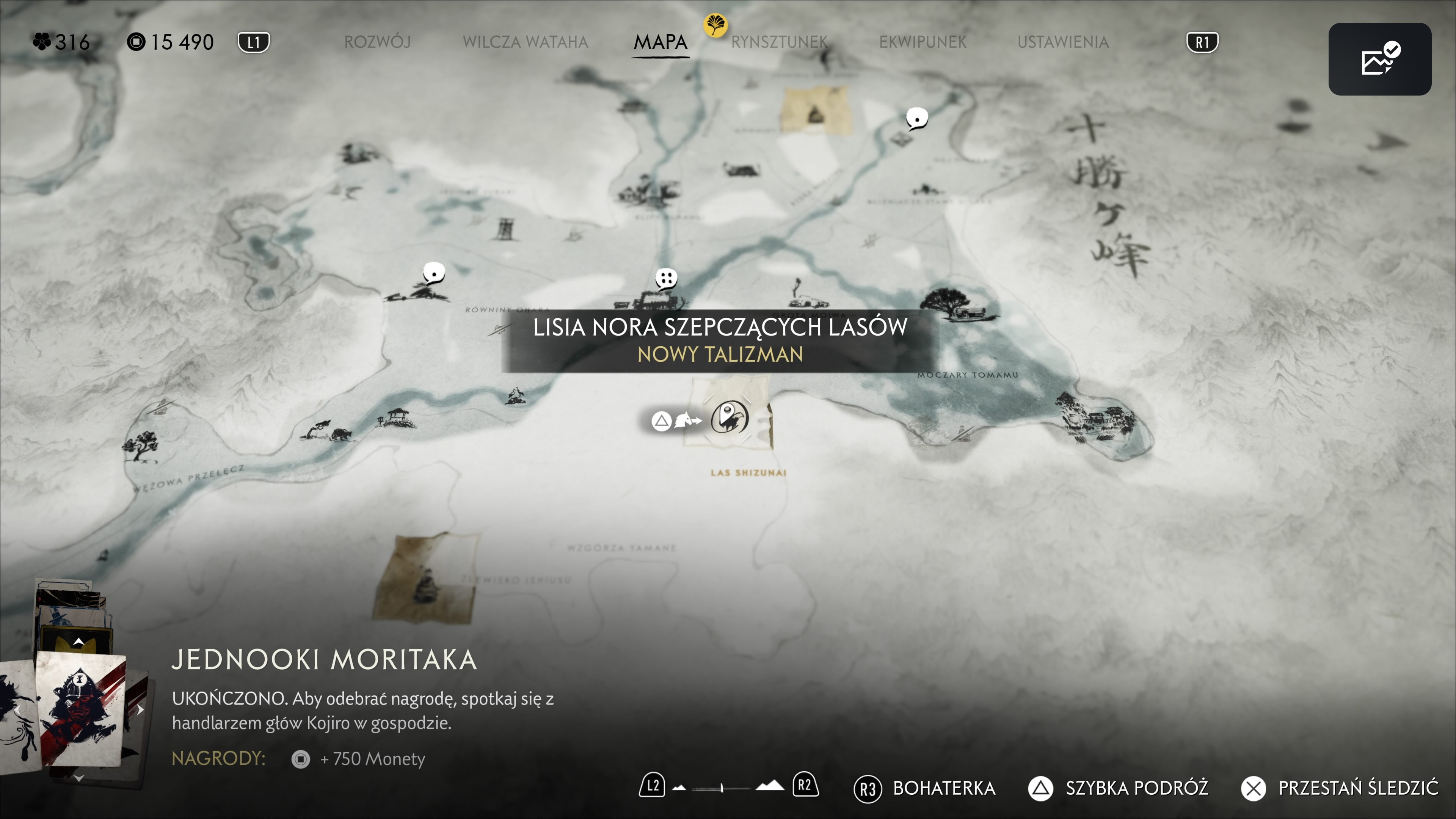This screenshot has width=1456, height=819.
Task: Select the speech bubble marker above Równiny Ohara
Action: pyautogui.click(x=433, y=273)
